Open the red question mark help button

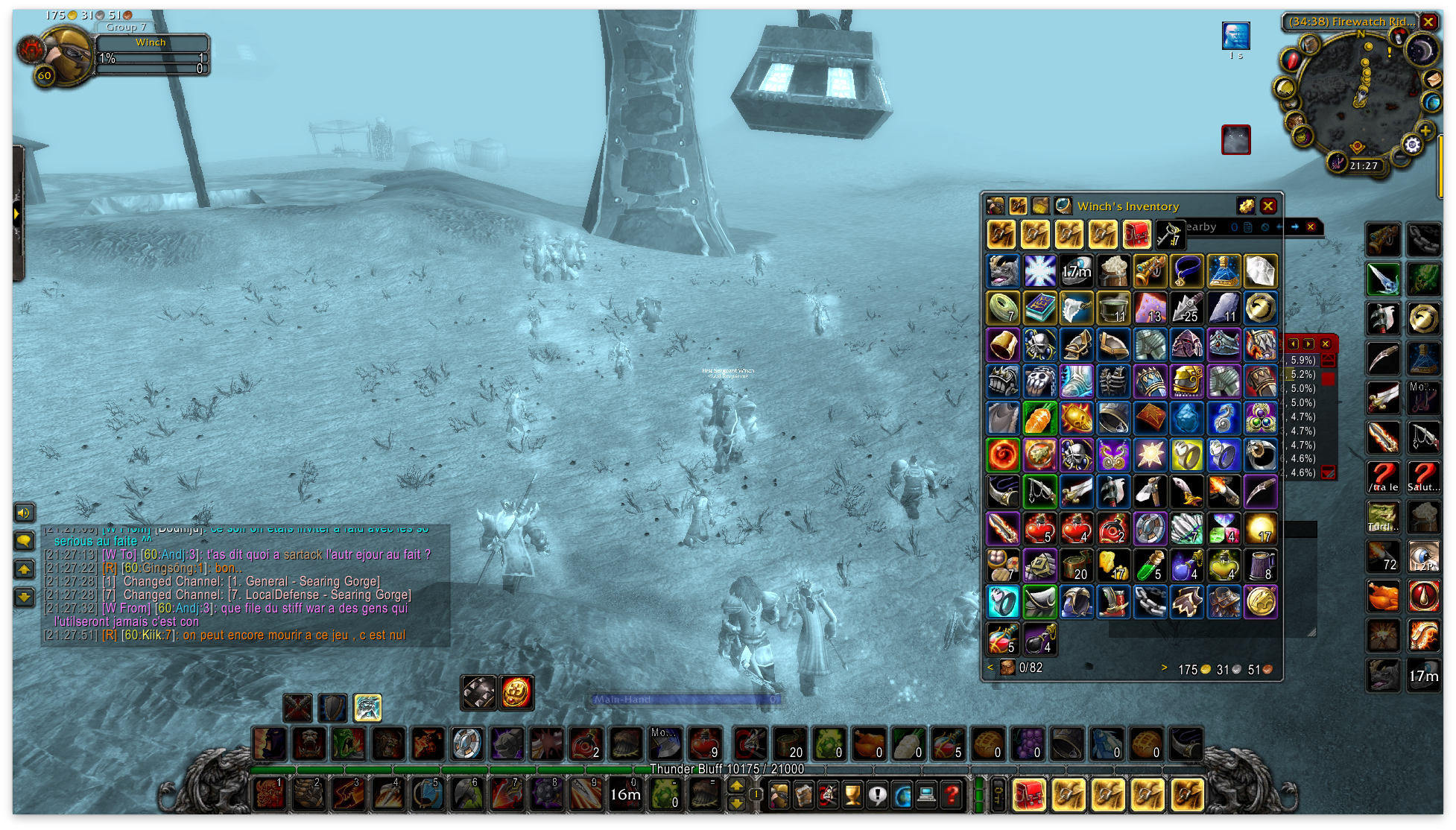(x=952, y=796)
